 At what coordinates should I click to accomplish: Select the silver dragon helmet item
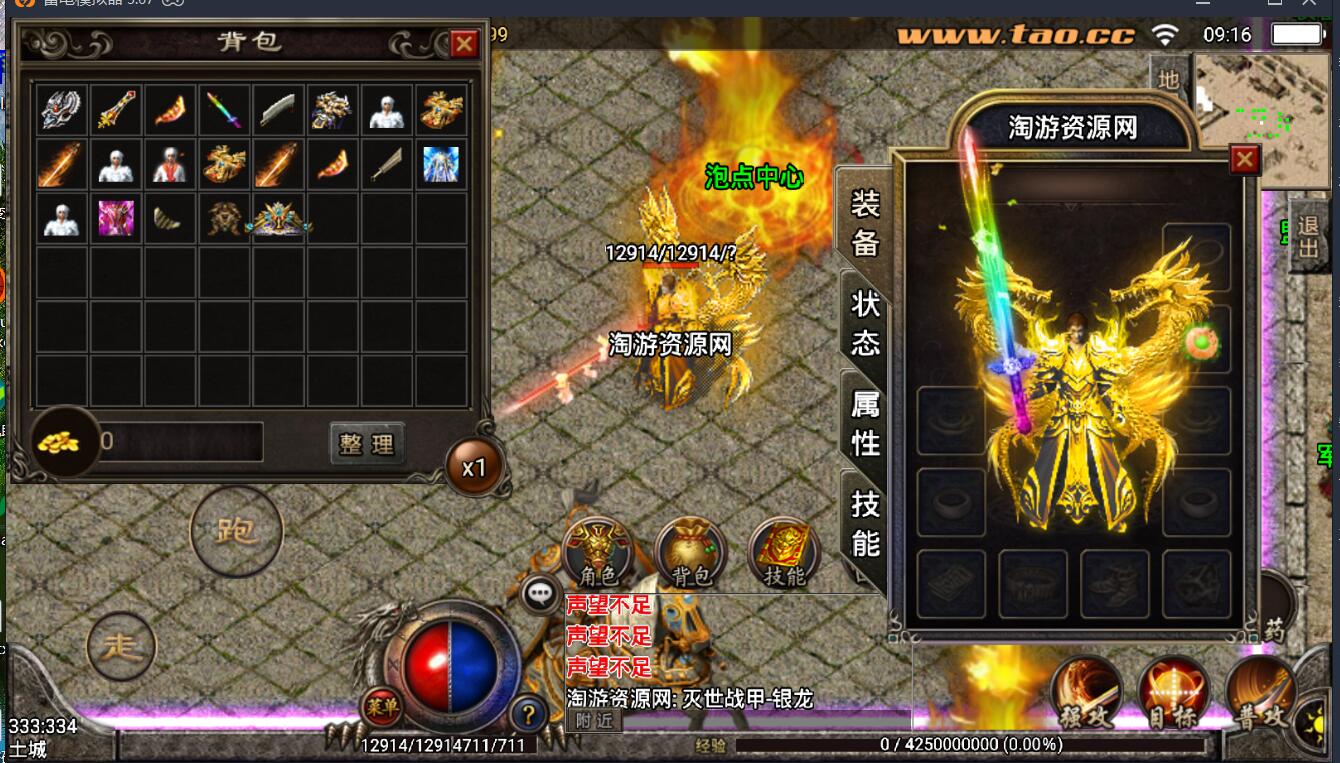pos(62,110)
